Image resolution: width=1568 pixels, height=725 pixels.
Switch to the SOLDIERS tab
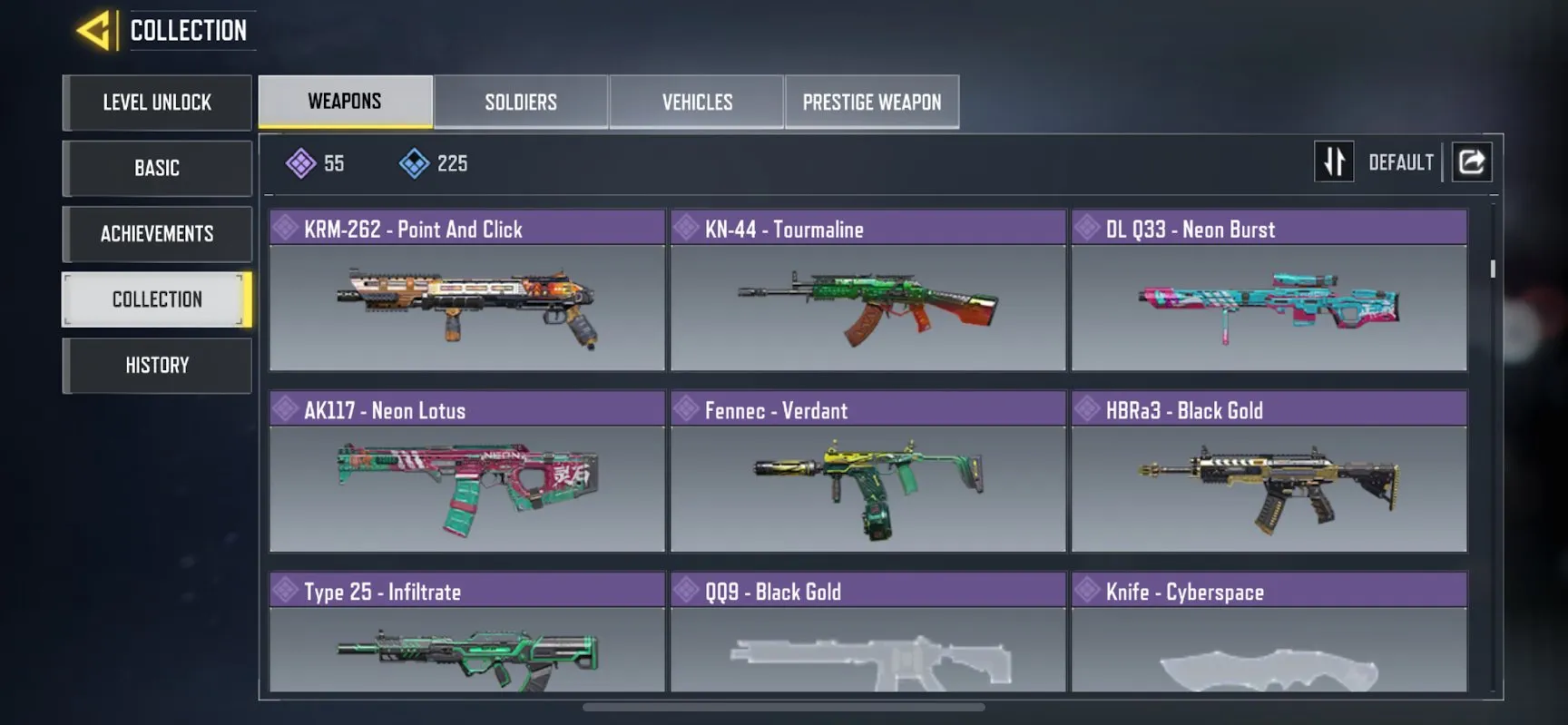(522, 102)
